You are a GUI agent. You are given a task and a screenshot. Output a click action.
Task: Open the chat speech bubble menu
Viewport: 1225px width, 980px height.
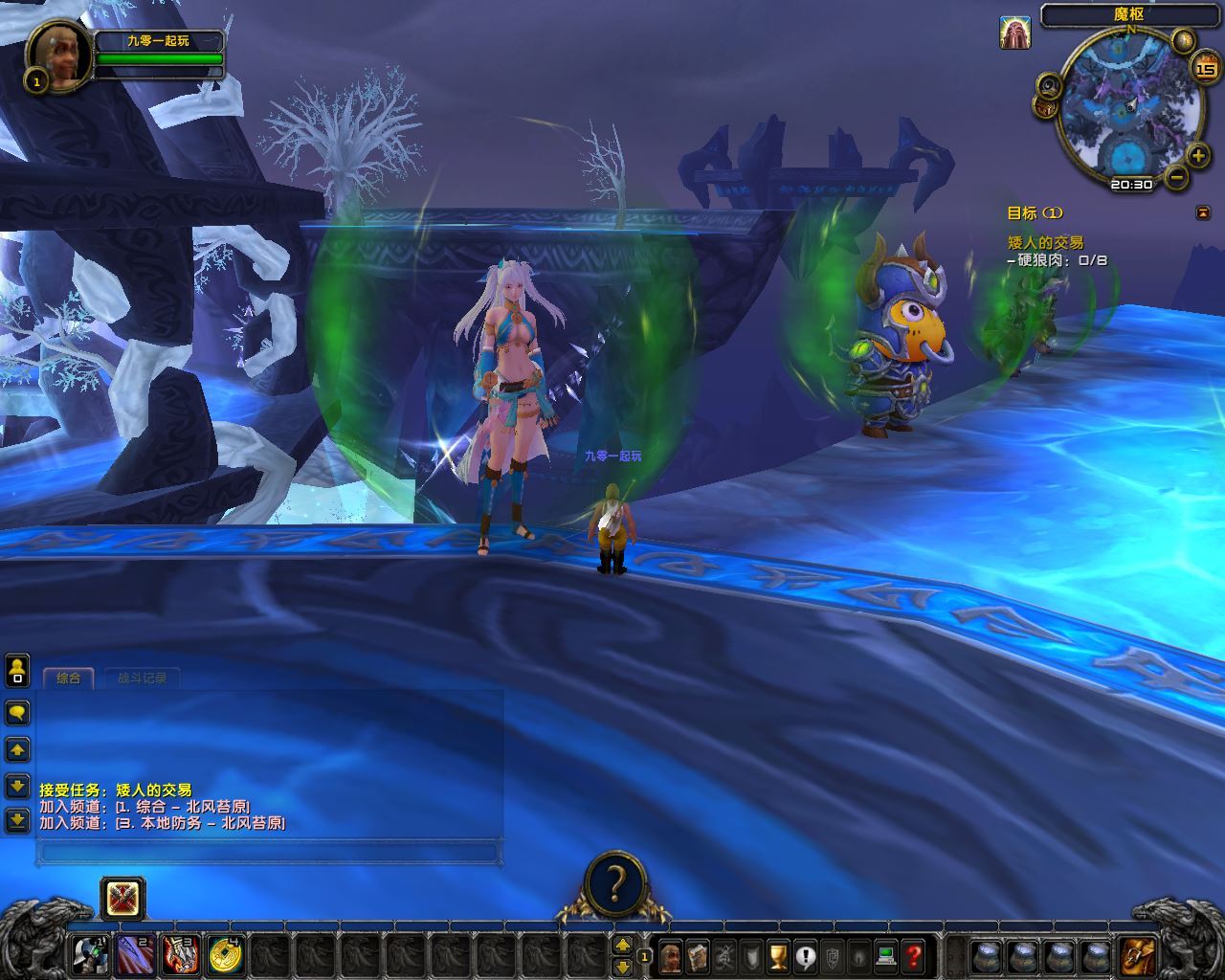pos(17,712)
